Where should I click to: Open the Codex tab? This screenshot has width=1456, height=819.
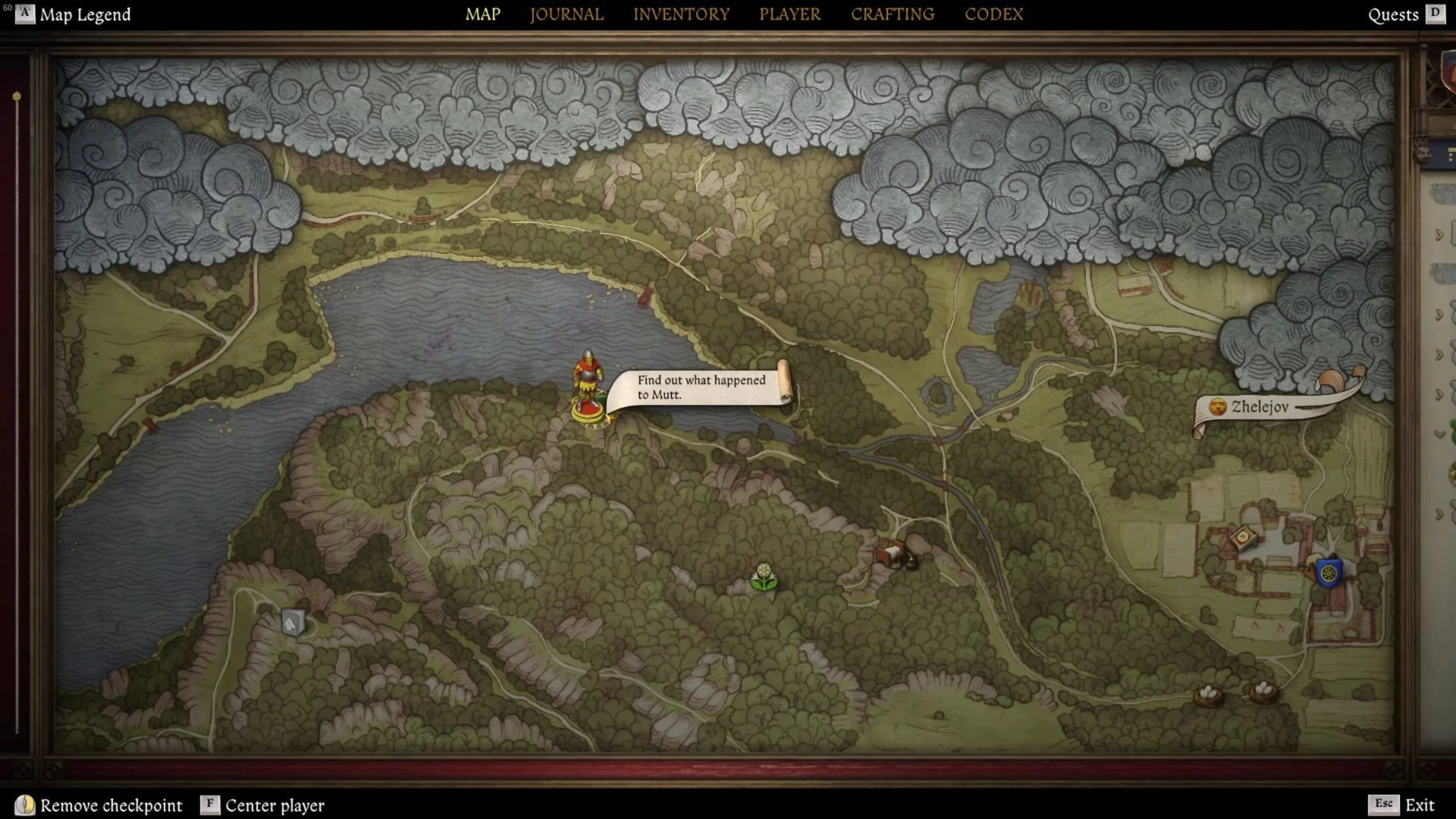tap(993, 14)
